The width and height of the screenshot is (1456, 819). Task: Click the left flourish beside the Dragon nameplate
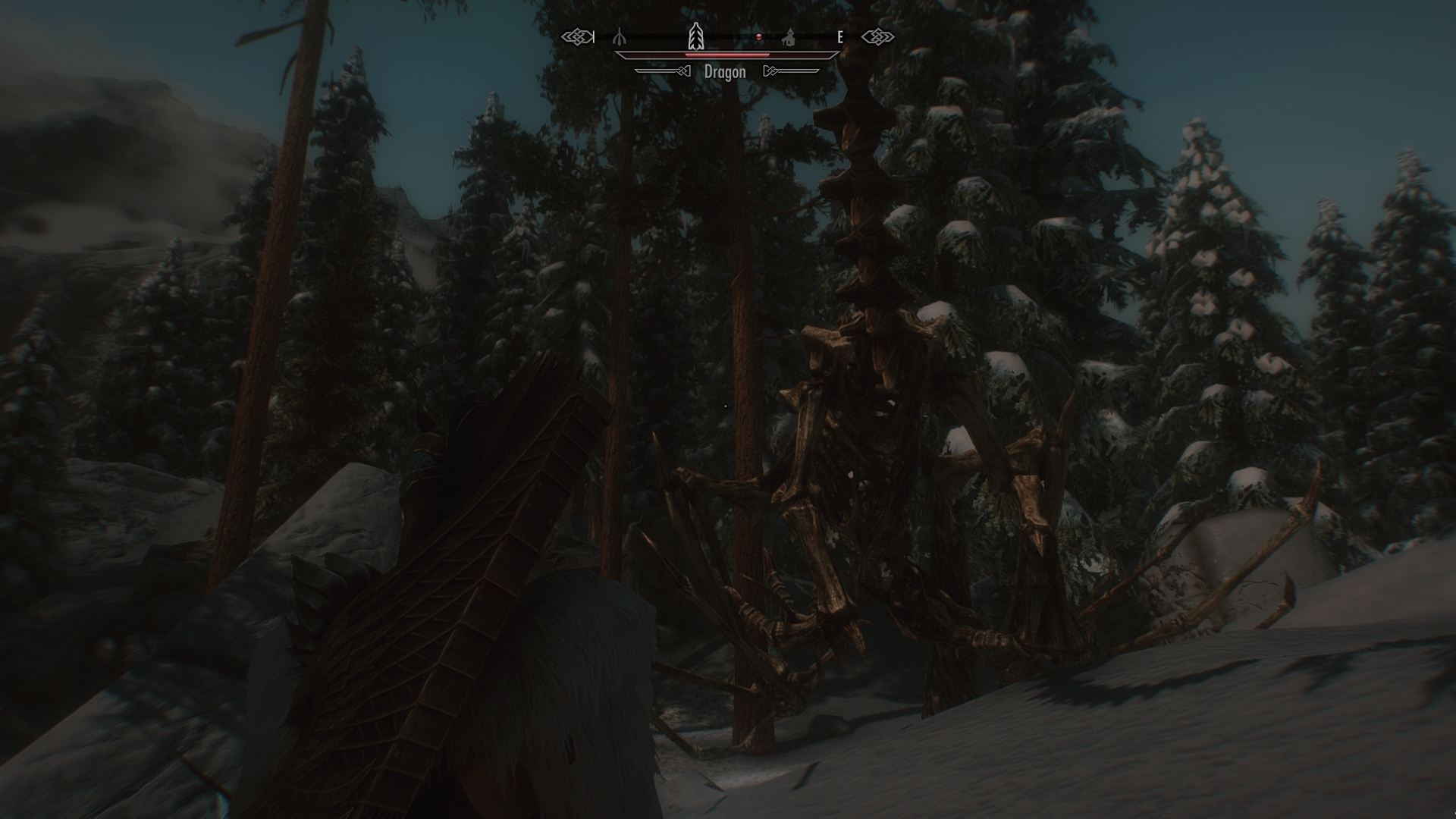682,72
